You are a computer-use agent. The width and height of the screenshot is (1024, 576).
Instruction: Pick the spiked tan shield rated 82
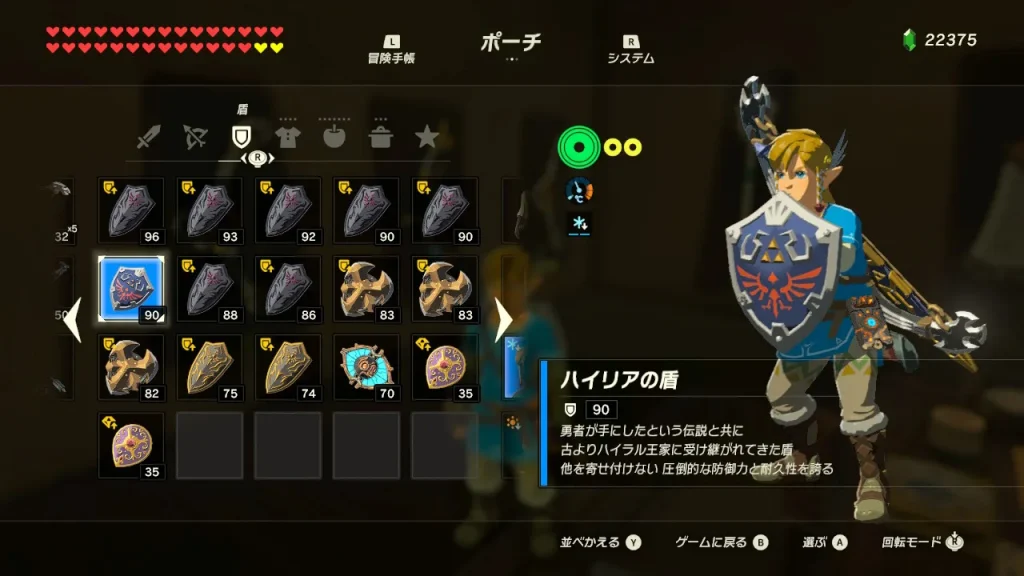[x=131, y=366]
